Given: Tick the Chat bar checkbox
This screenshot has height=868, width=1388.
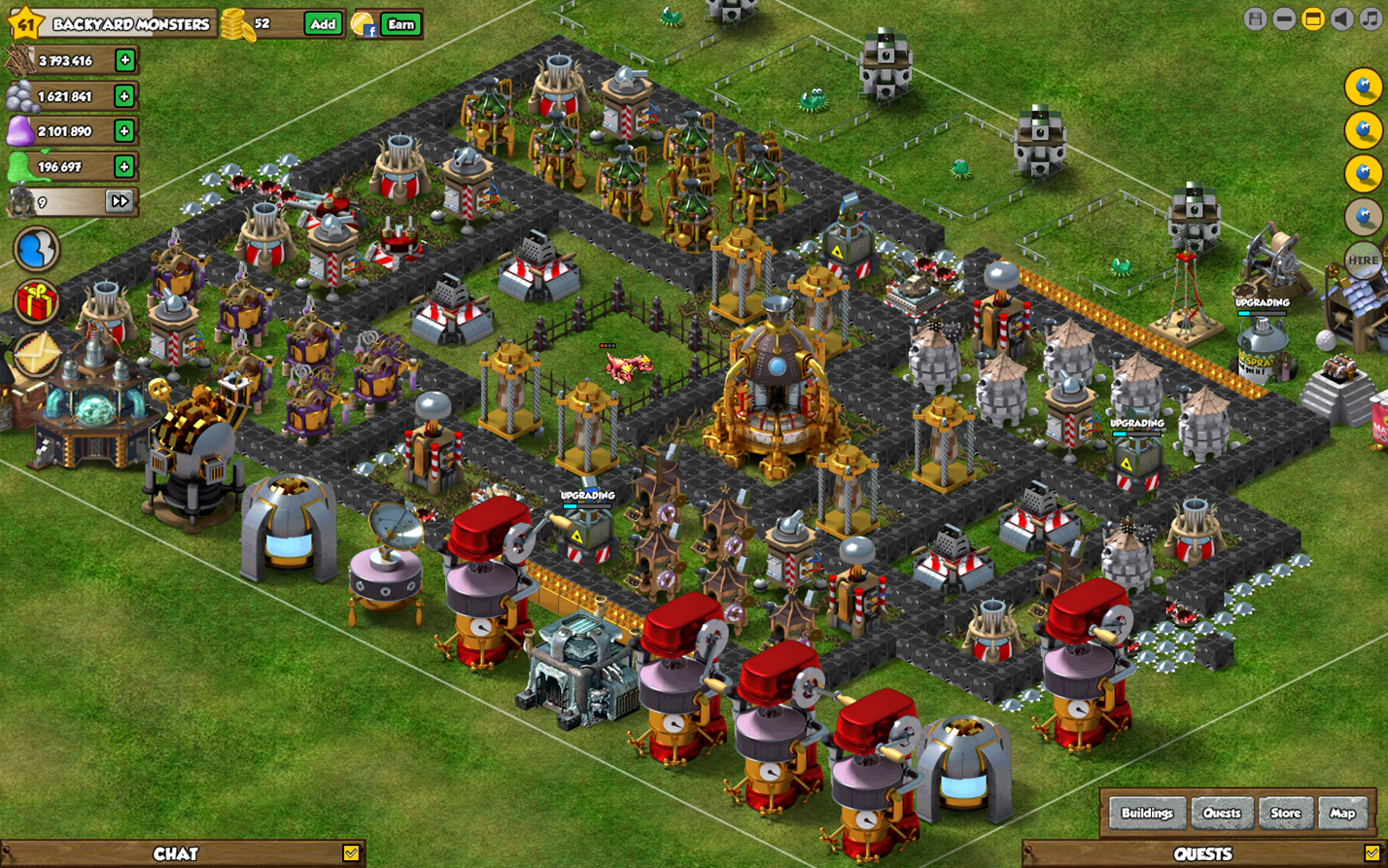Looking at the screenshot, I should point(351,853).
